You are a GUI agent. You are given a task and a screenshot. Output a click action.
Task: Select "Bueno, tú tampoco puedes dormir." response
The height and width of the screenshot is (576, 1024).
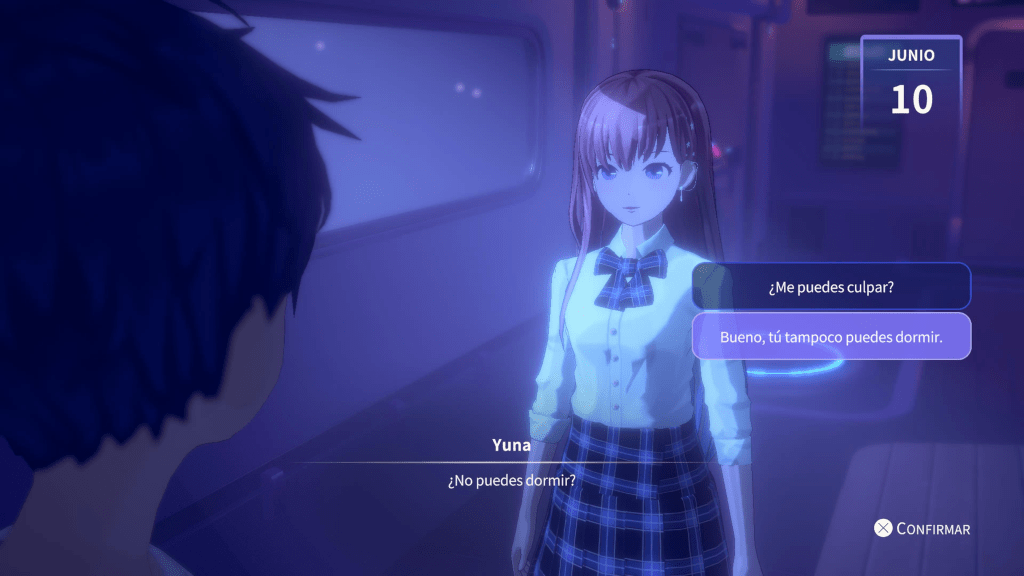[831, 337]
